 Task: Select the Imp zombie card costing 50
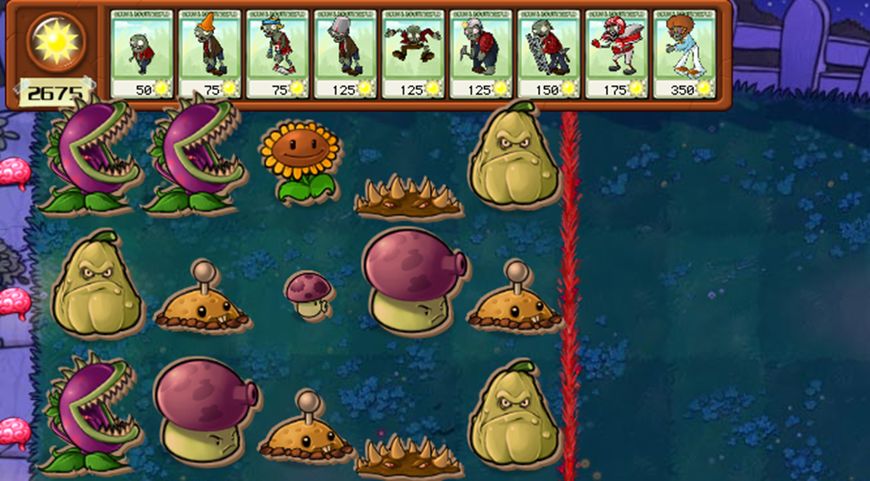142,54
